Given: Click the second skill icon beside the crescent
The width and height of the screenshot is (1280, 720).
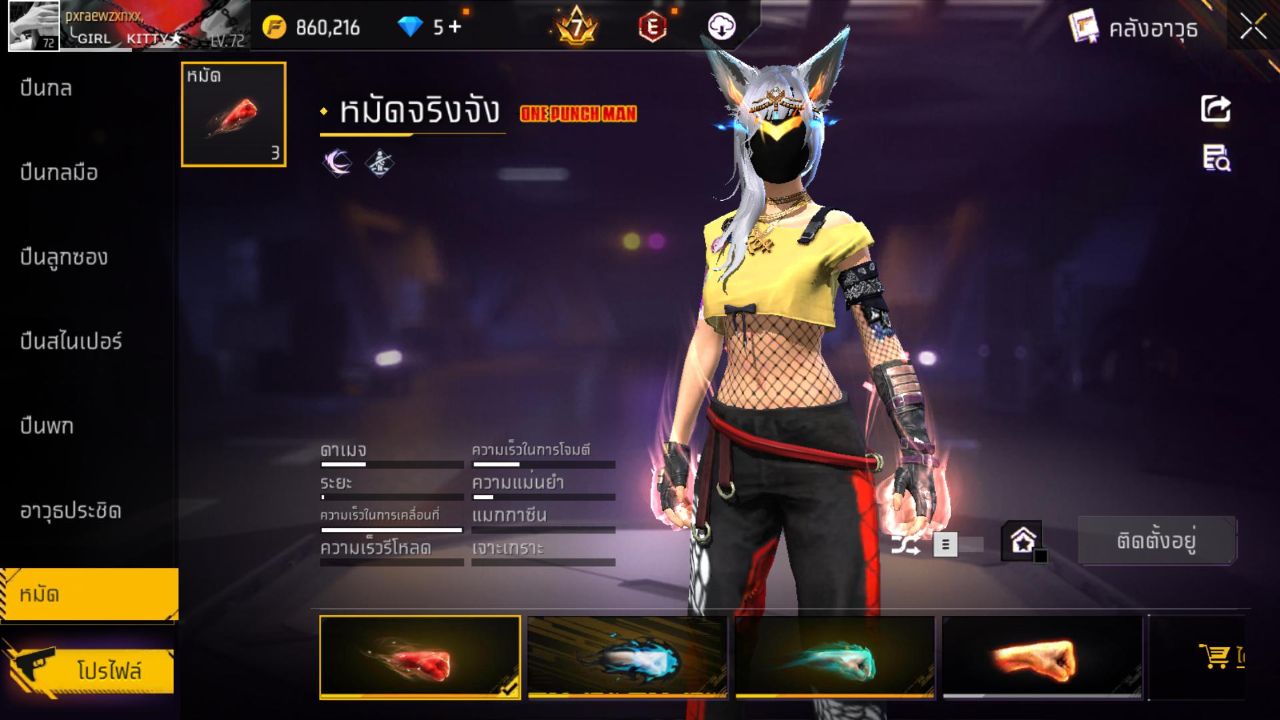Looking at the screenshot, I should (x=377, y=160).
